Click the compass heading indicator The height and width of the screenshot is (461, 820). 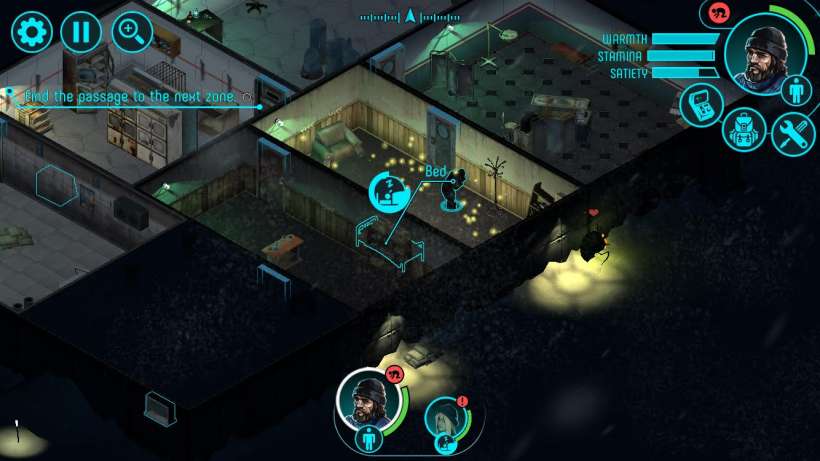pyautogui.click(x=410, y=16)
